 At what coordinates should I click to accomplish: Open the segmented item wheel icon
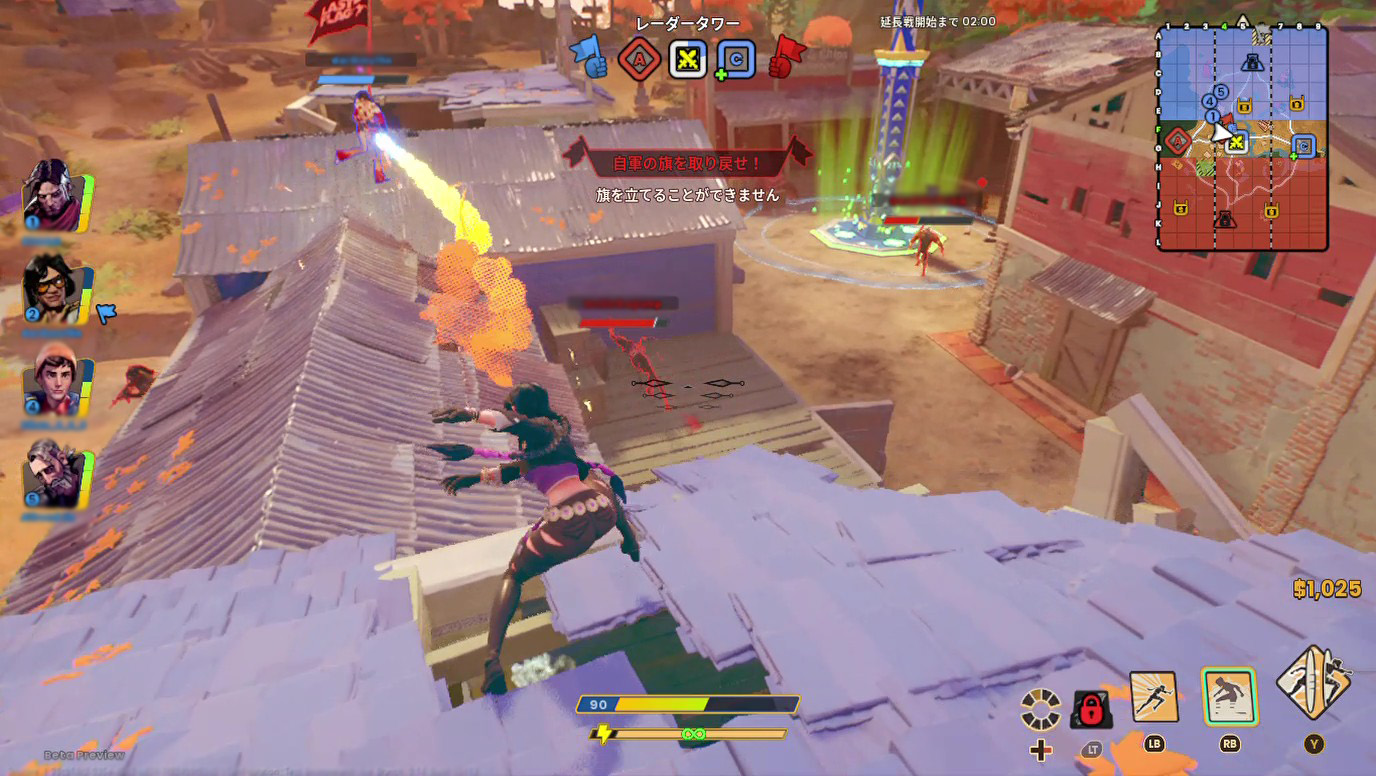coord(1041,709)
